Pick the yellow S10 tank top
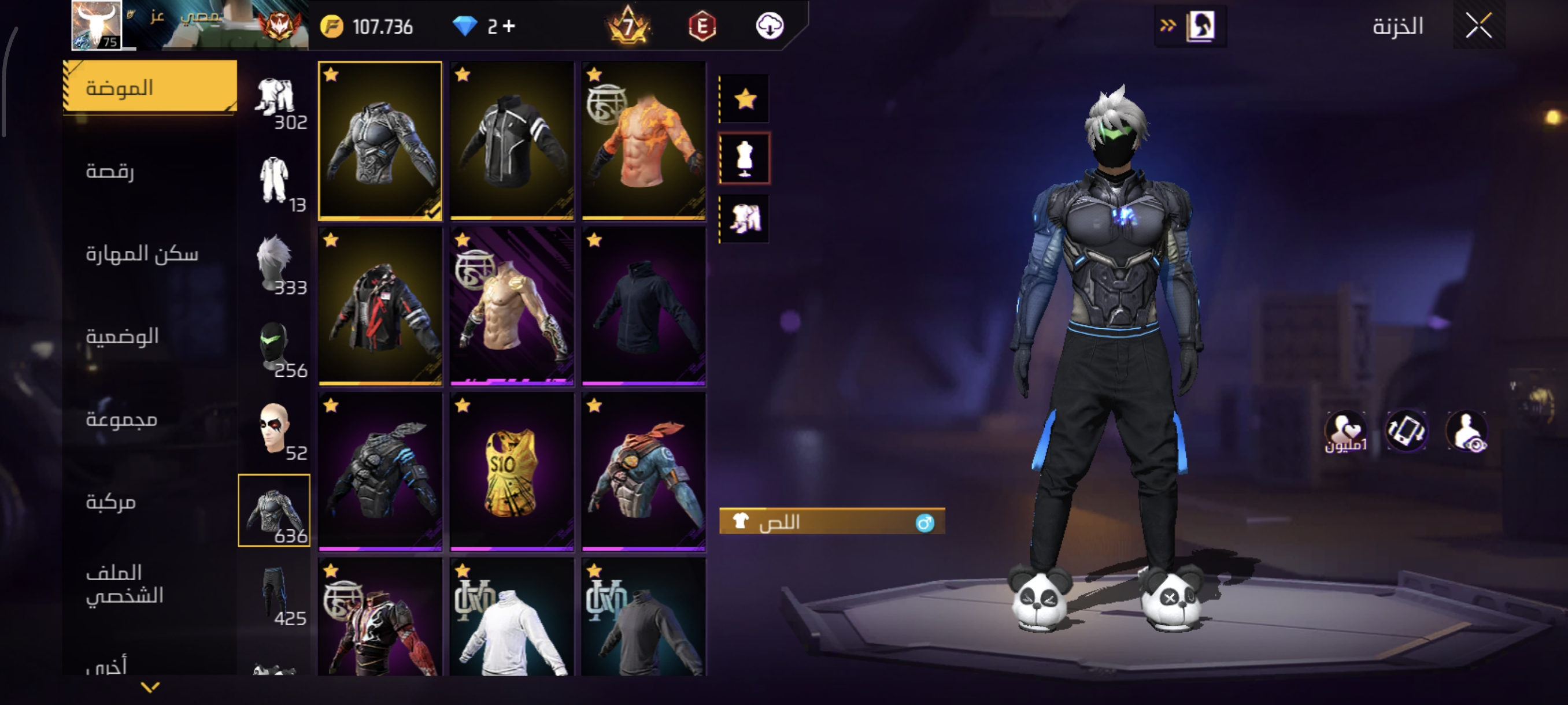The width and height of the screenshot is (1568, 705). (511, 472)
